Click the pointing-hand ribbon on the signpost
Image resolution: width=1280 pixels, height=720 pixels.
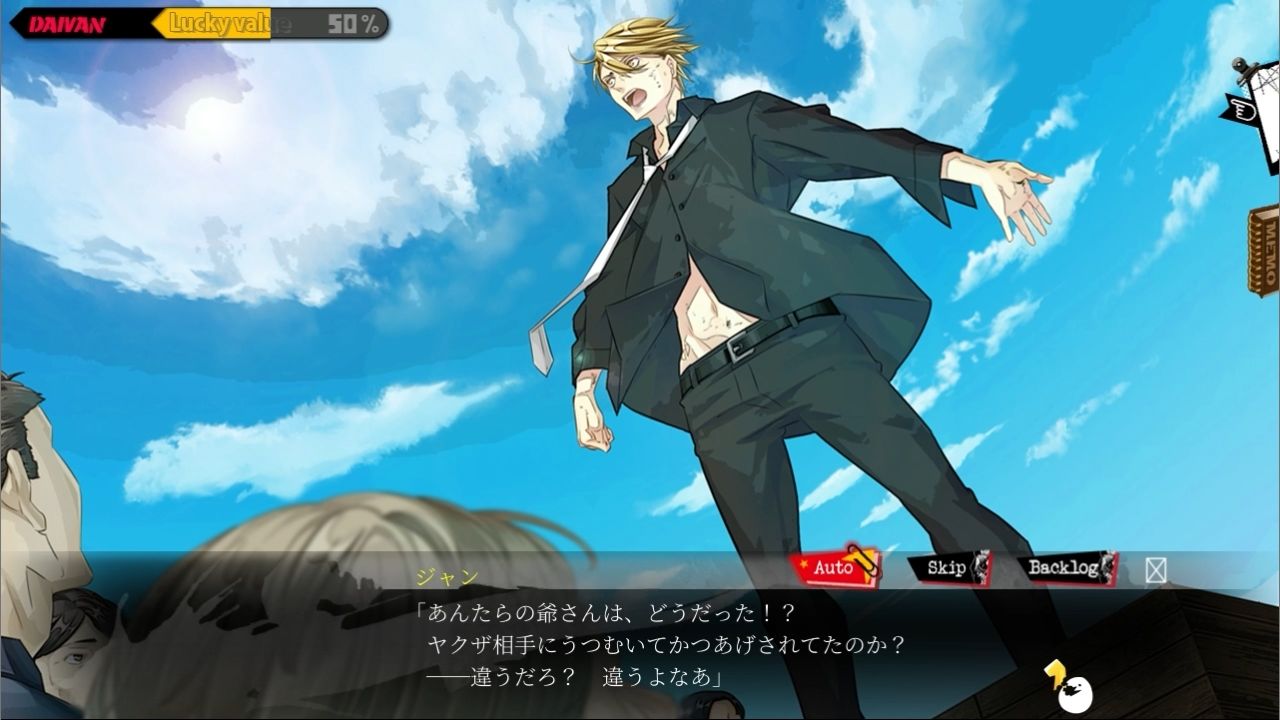1243,108
